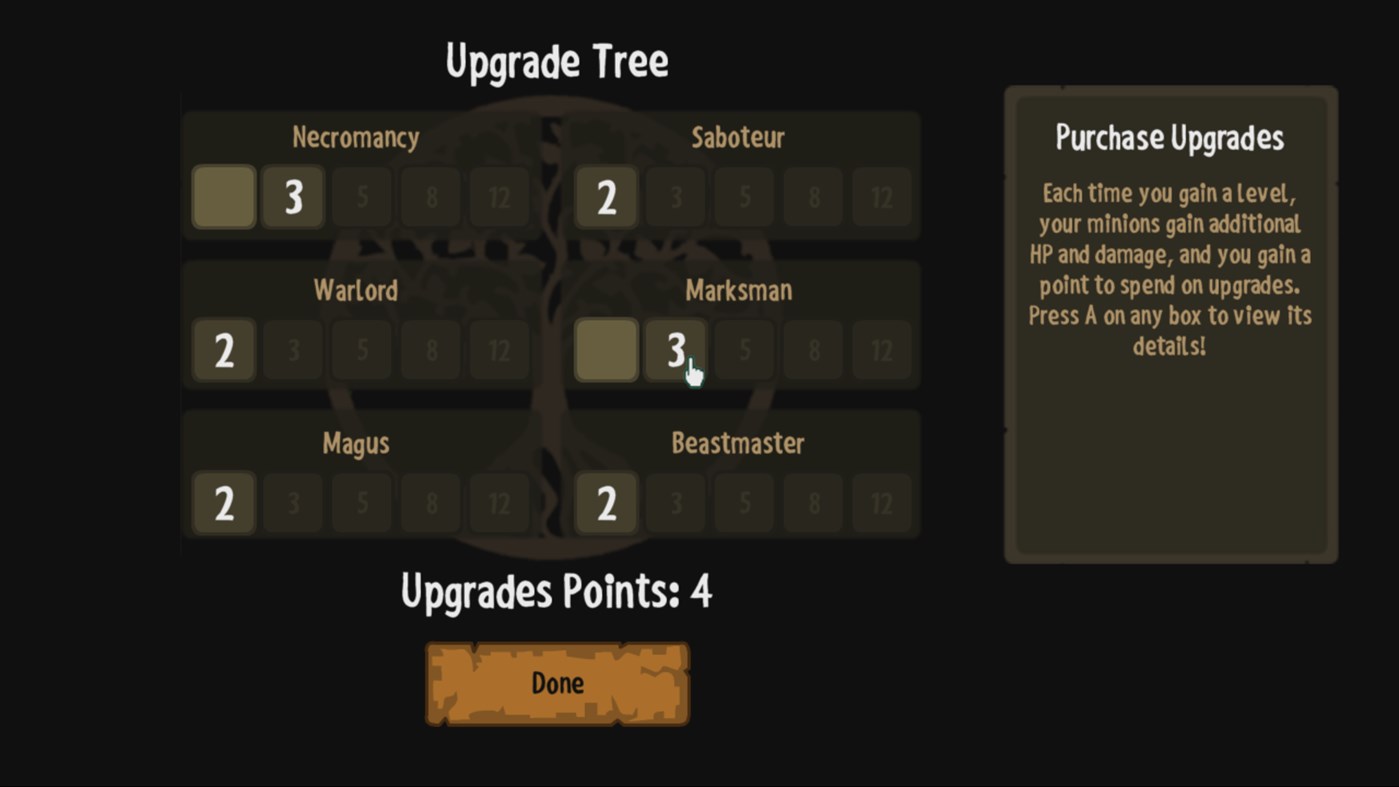The width and height of the screenshot is (1399, 787).
Task: Click the Upgrades Points counter text
Action: point(557,591)
